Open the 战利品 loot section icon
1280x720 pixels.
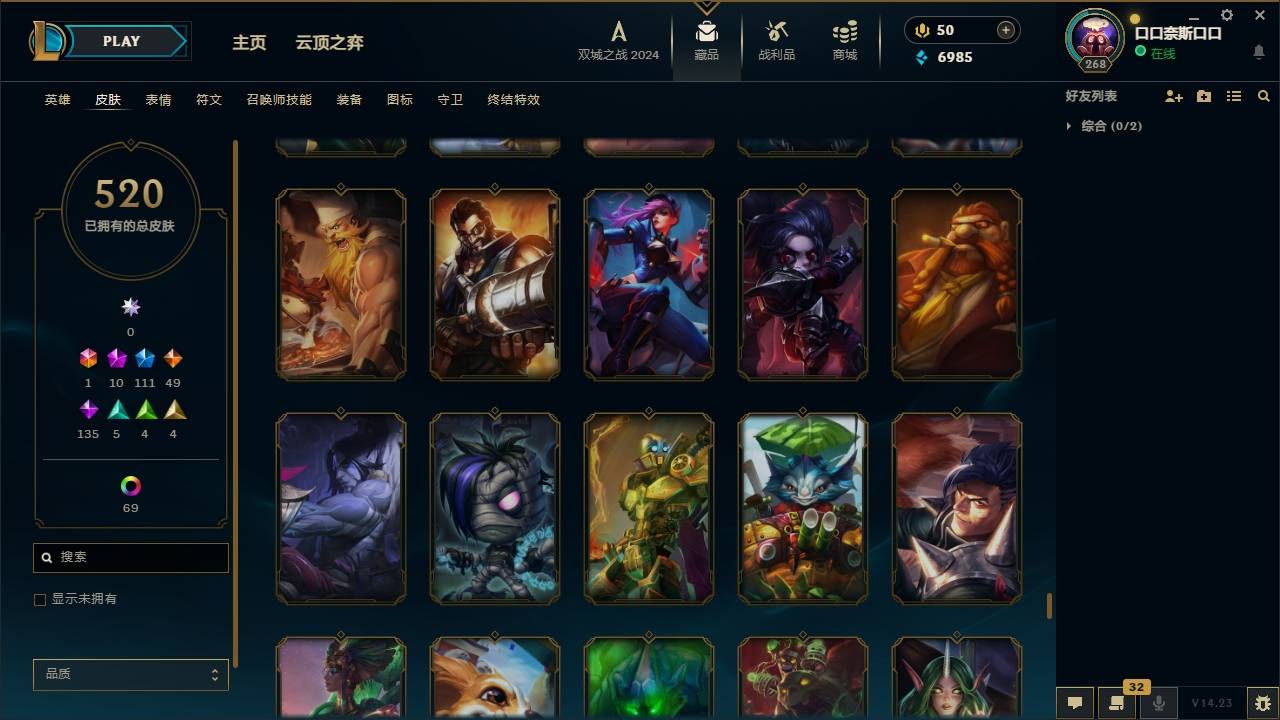click(776, 40)
